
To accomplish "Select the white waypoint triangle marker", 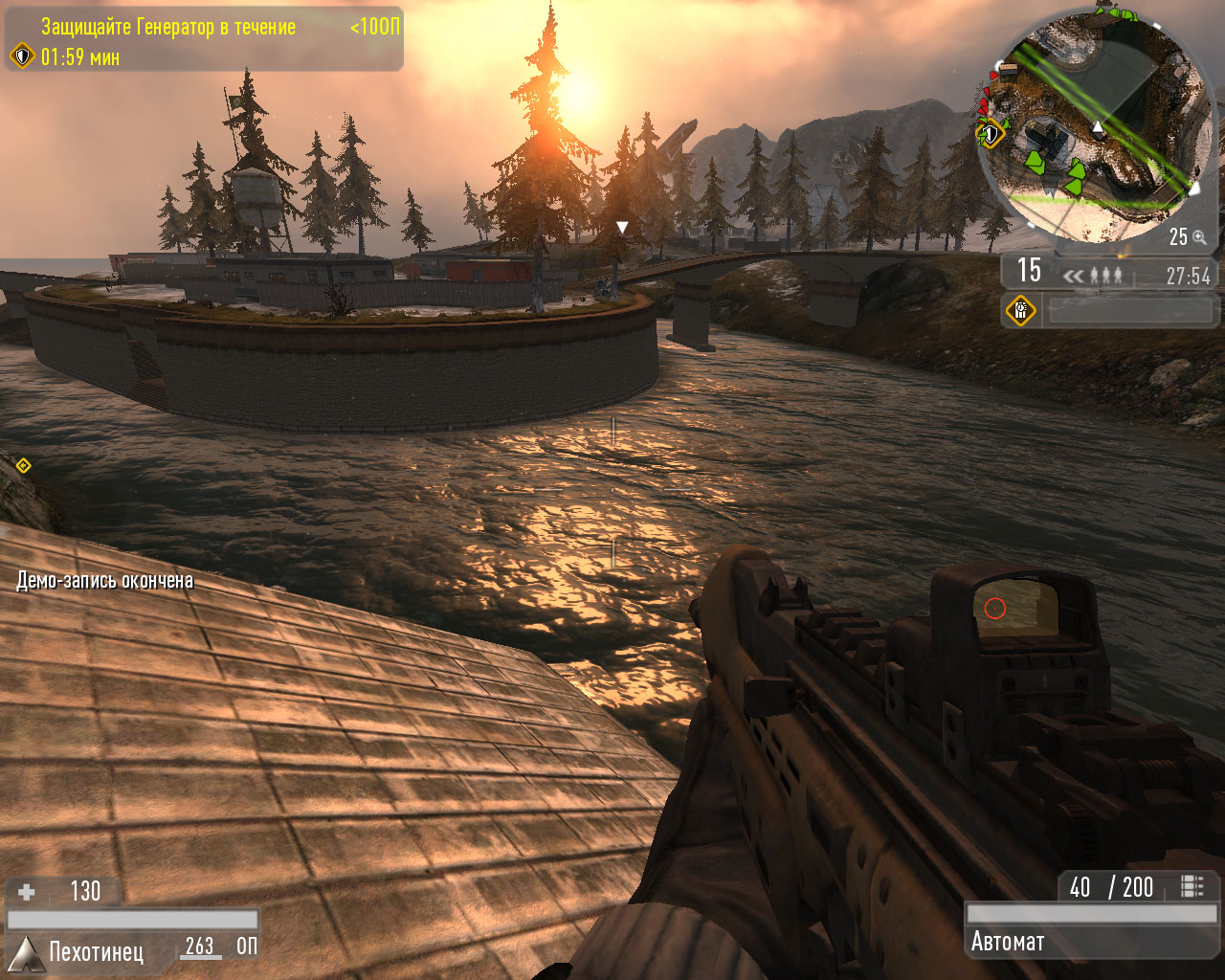I will pos(622,228).
